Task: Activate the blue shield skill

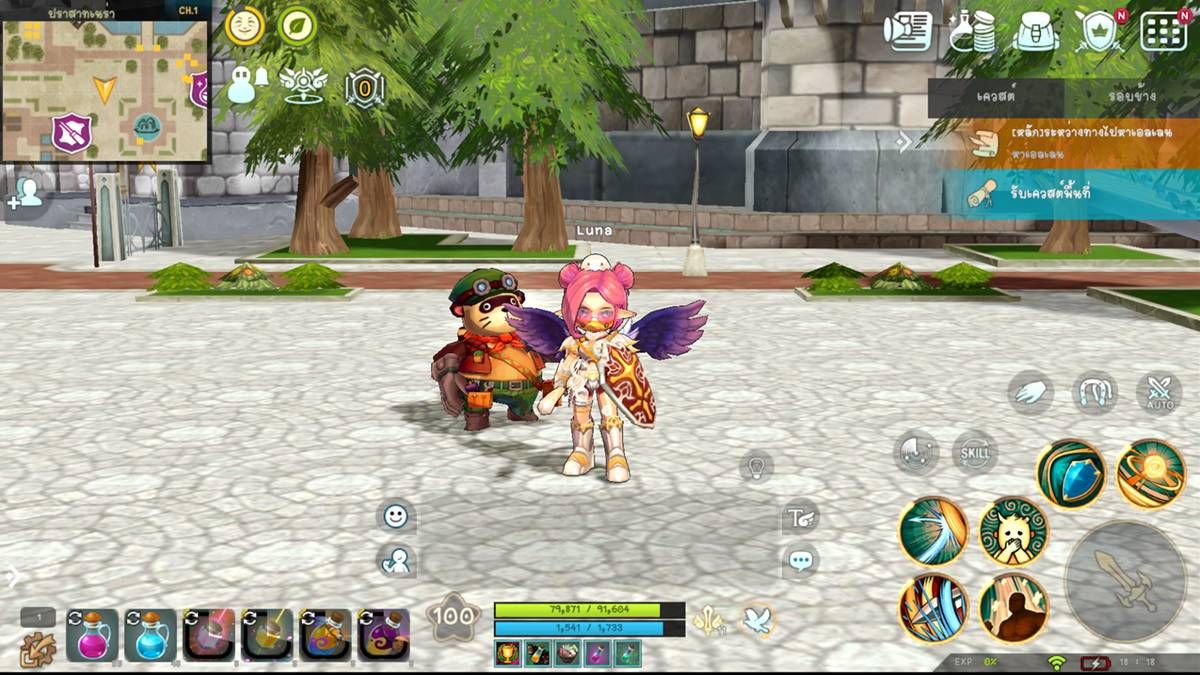Action: [1070, 474]
